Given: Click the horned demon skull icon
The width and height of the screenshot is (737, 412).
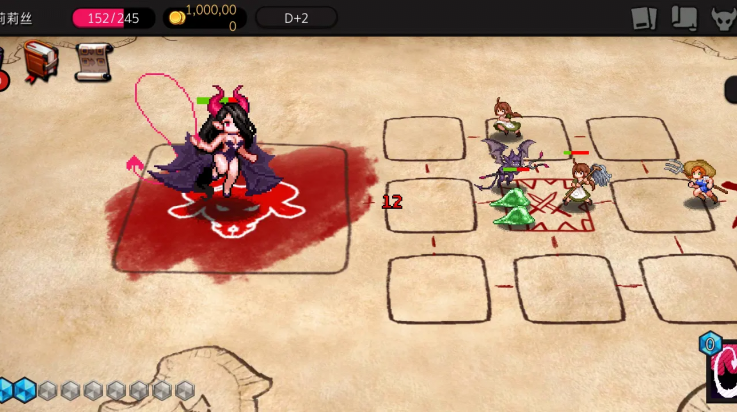Looking at the screenshot, I should tap(723, 18).
